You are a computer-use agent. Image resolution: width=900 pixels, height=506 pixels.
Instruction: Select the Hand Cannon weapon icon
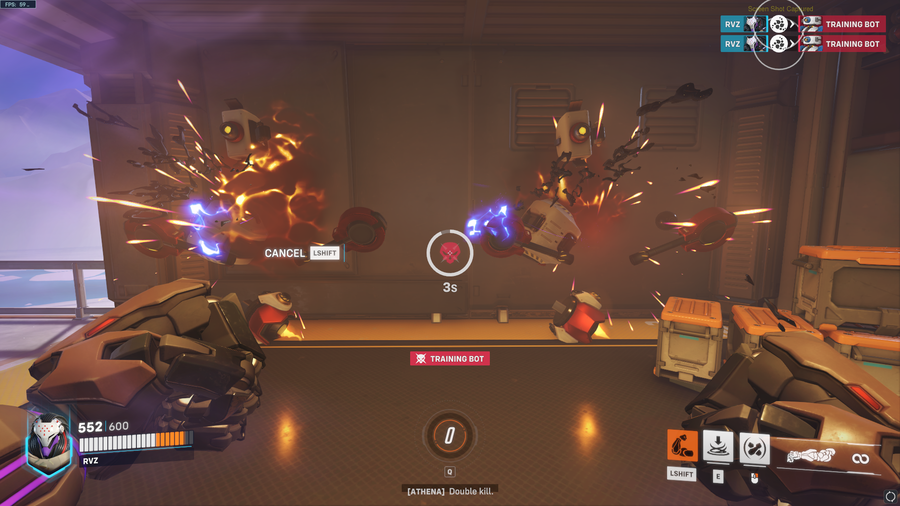pos(811,456)
